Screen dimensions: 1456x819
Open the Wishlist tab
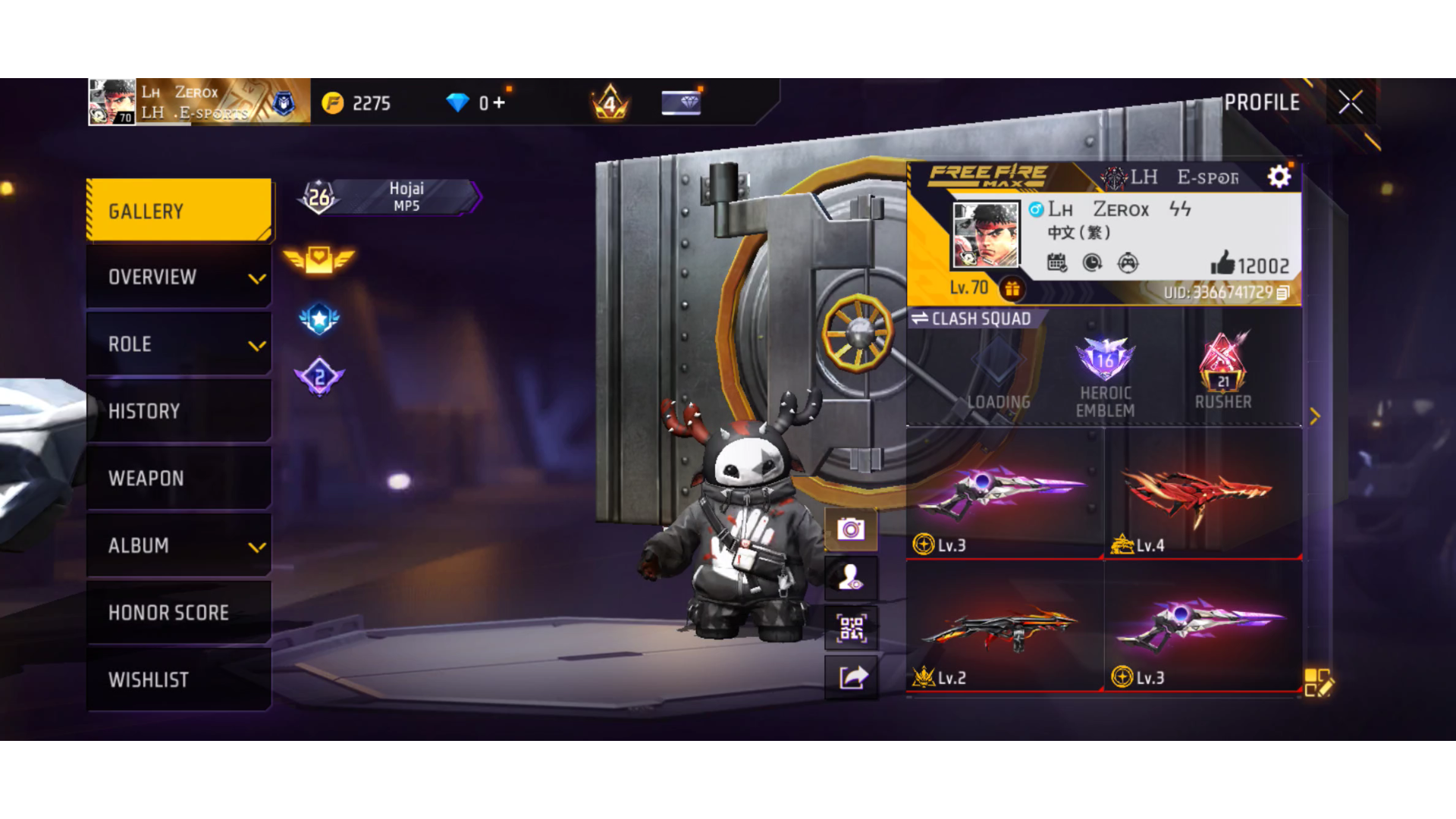click(179, 679)
